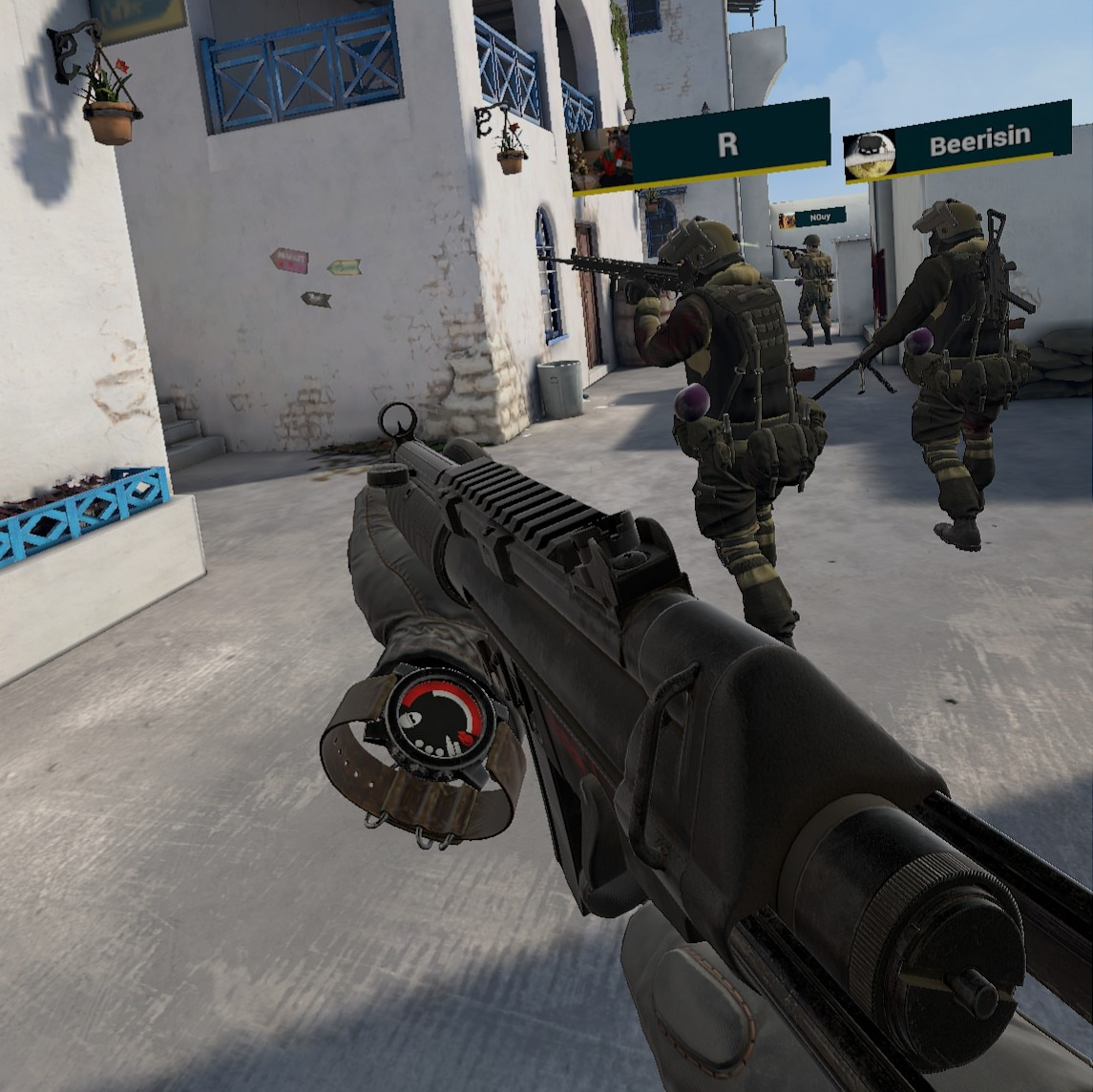This screenshot has width=1093, height=1092.
Task: Select the "R" player nameplate
Action: coord(728,144)
